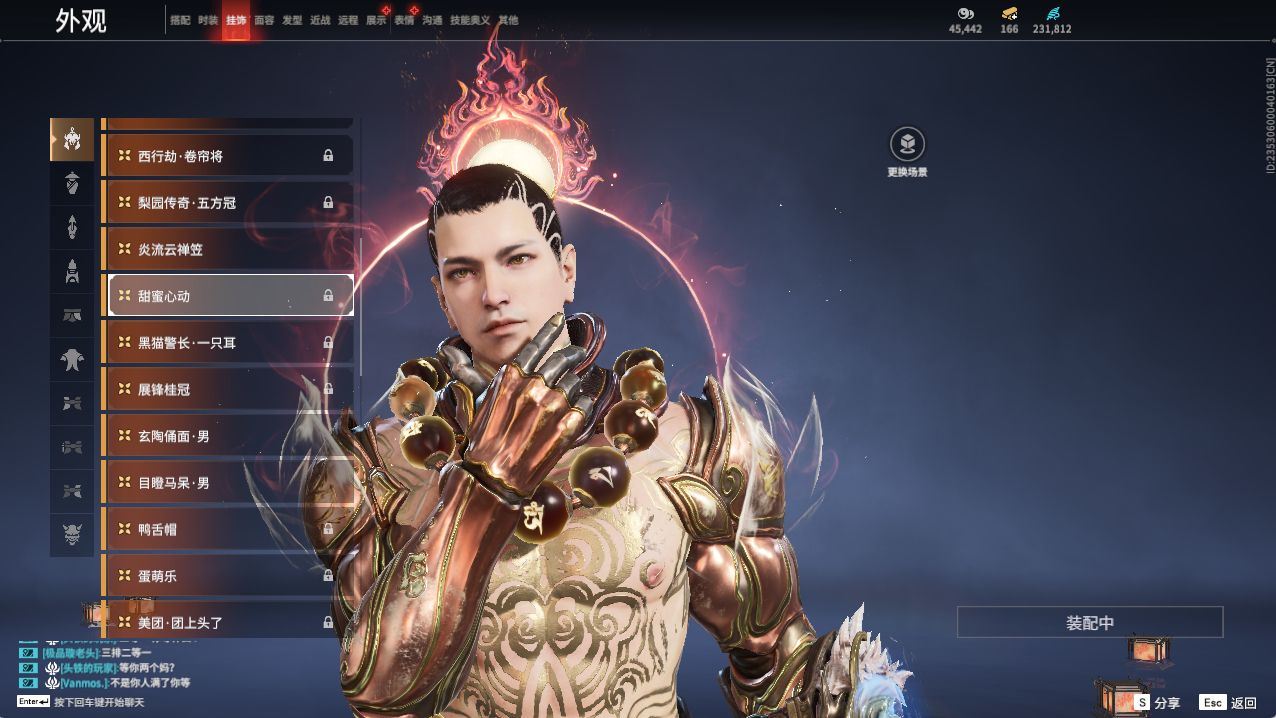Select 展锋桂冠 from the accessory list
Screen dimensions: 1276x718
click(228, 389)
